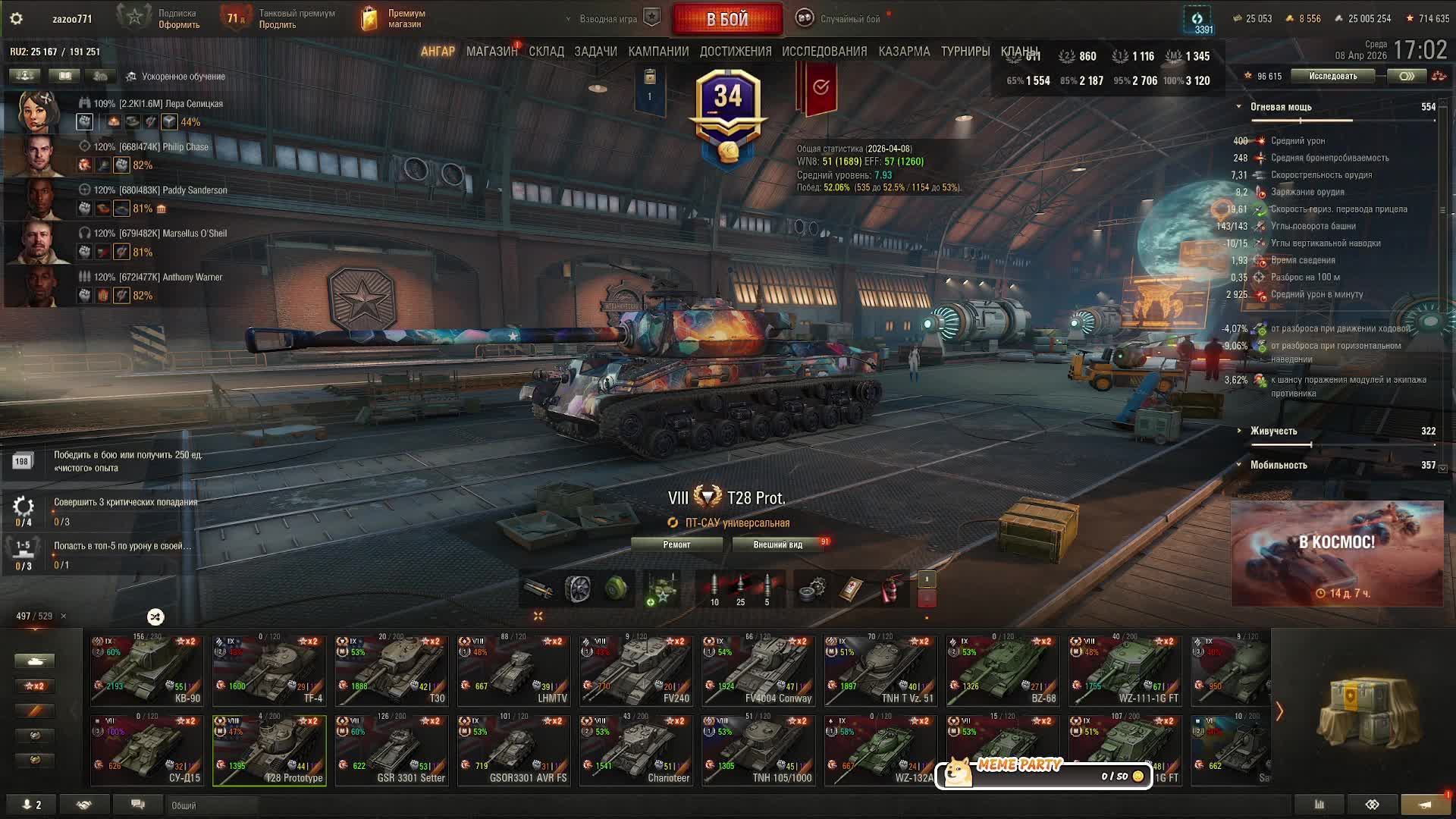Switch to the КАЗАРМА tab
This screenshot has height=819, width=1456.
[904, 52]
